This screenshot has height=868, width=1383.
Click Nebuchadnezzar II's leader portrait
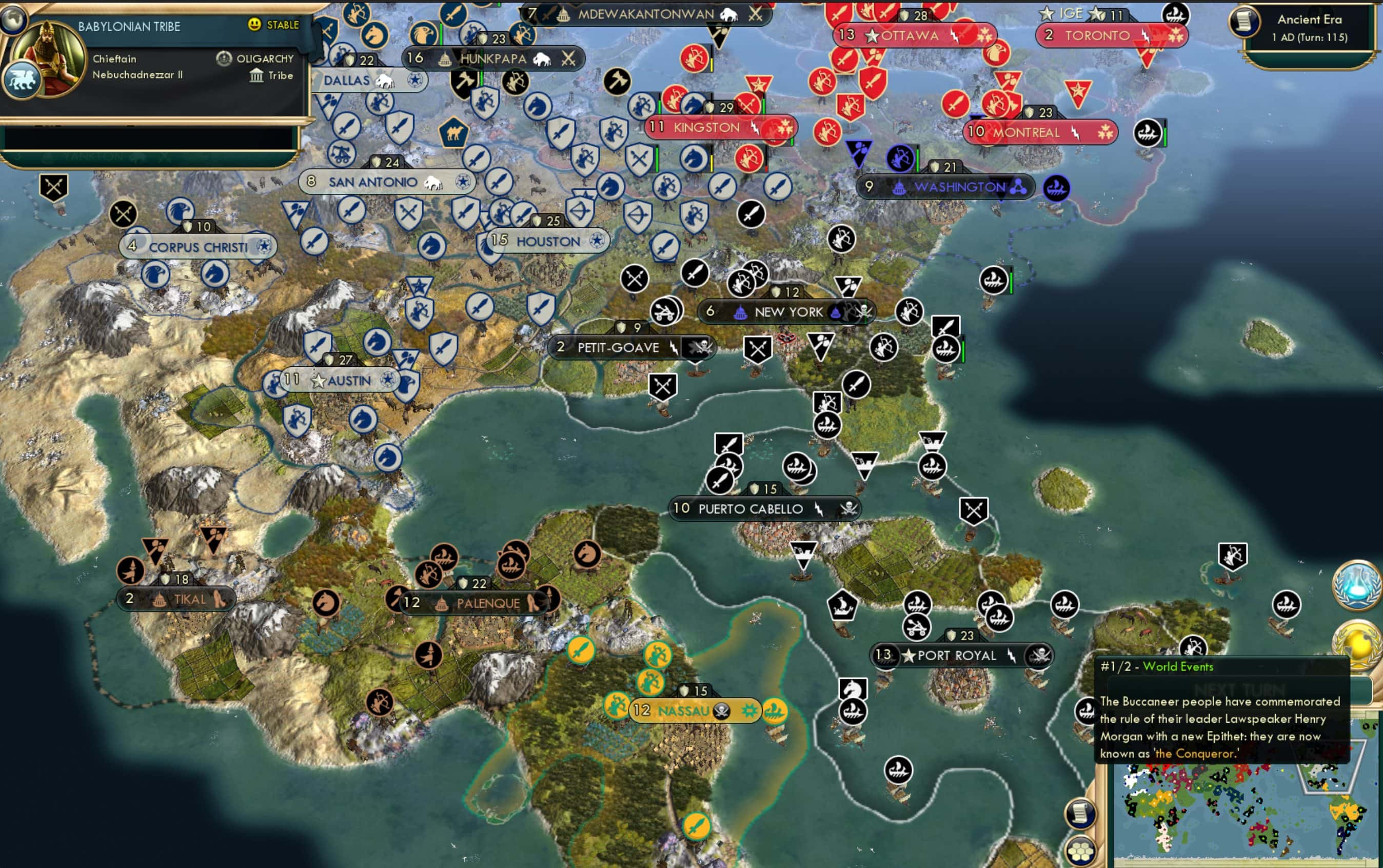click(x=50, y=59)
